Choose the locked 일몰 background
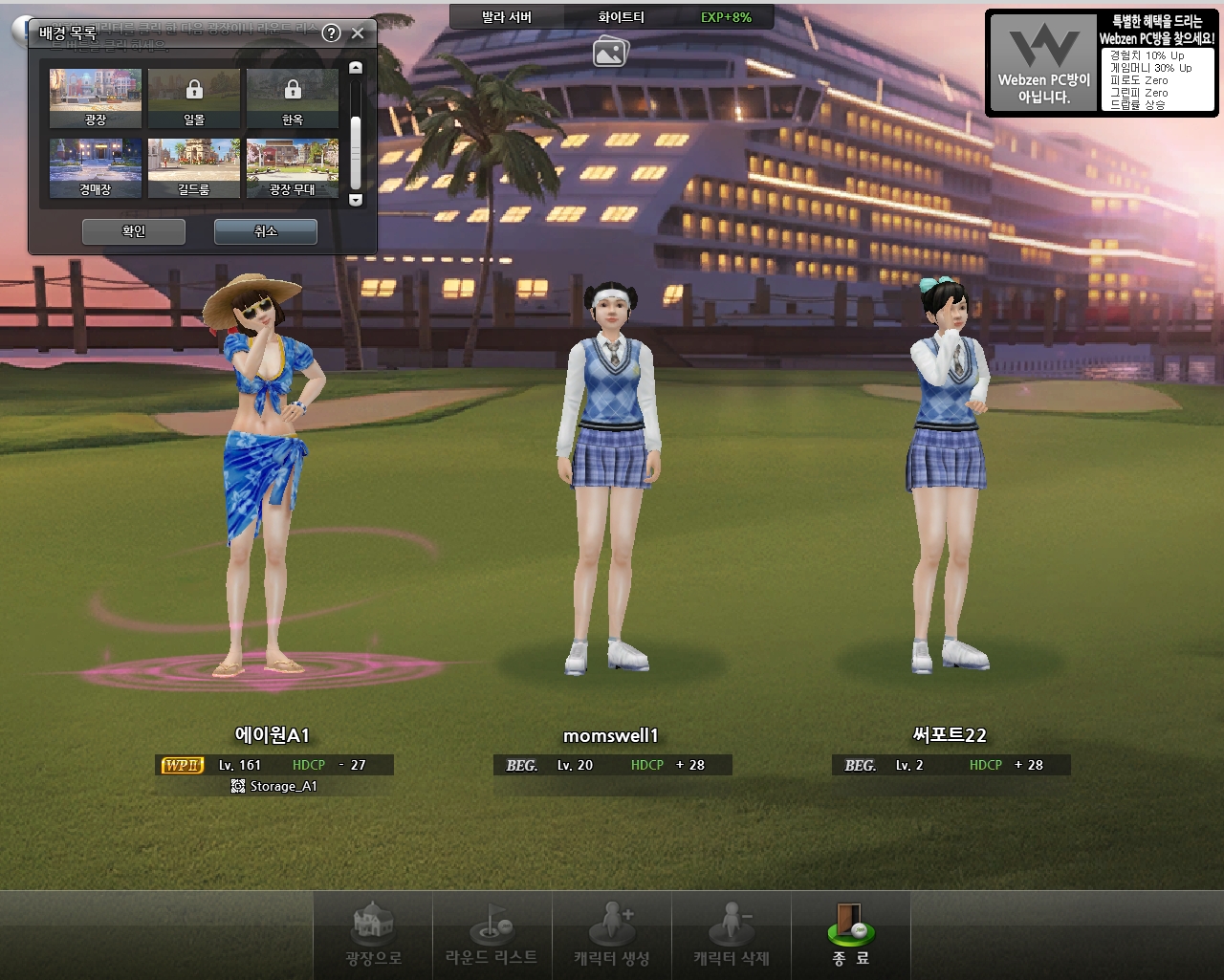Image resolution: width=1224 pixels, height=980 pixels. (194, 98)
